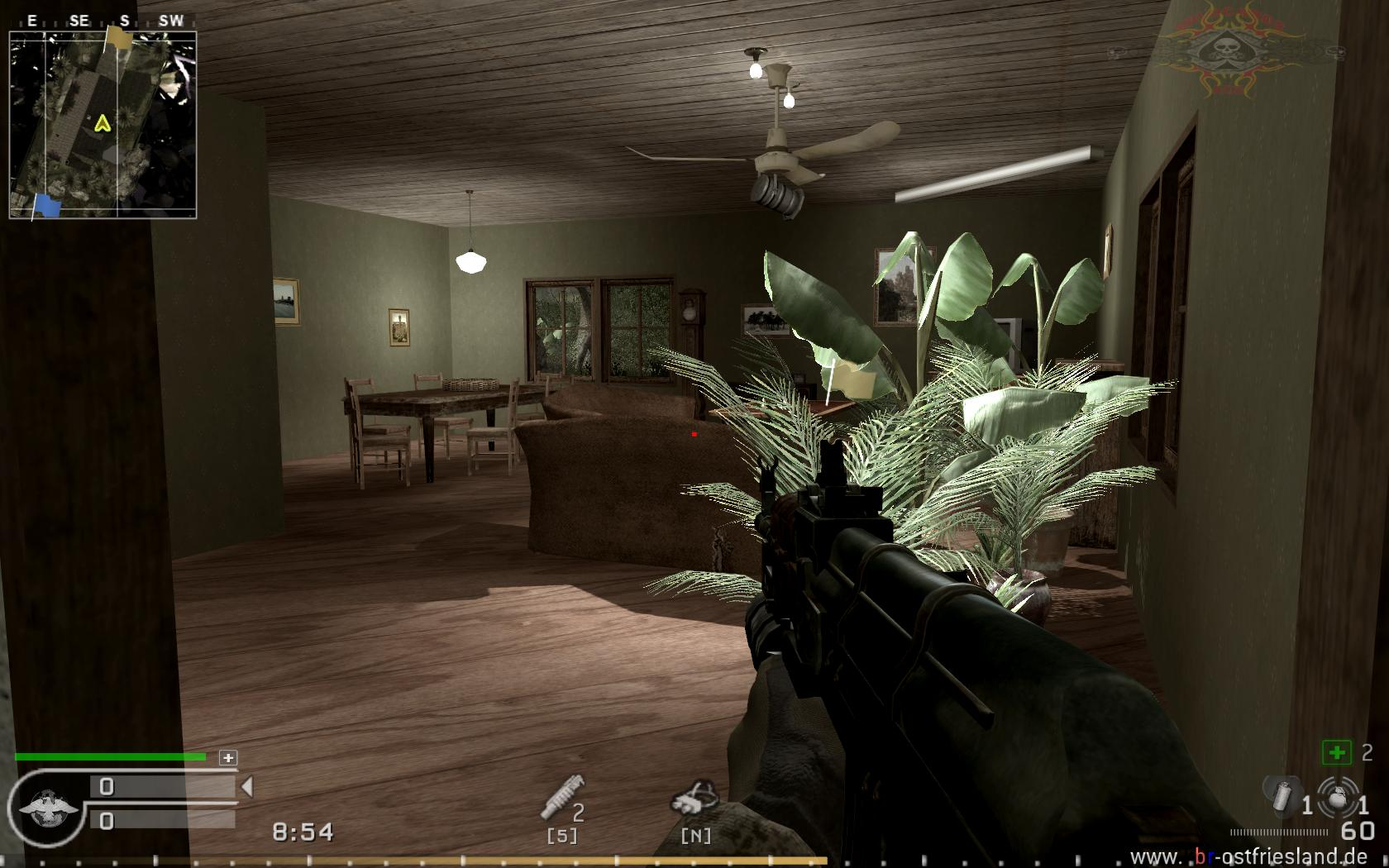
Task: Select the tan flag marker on minimap
Action: 119,36
